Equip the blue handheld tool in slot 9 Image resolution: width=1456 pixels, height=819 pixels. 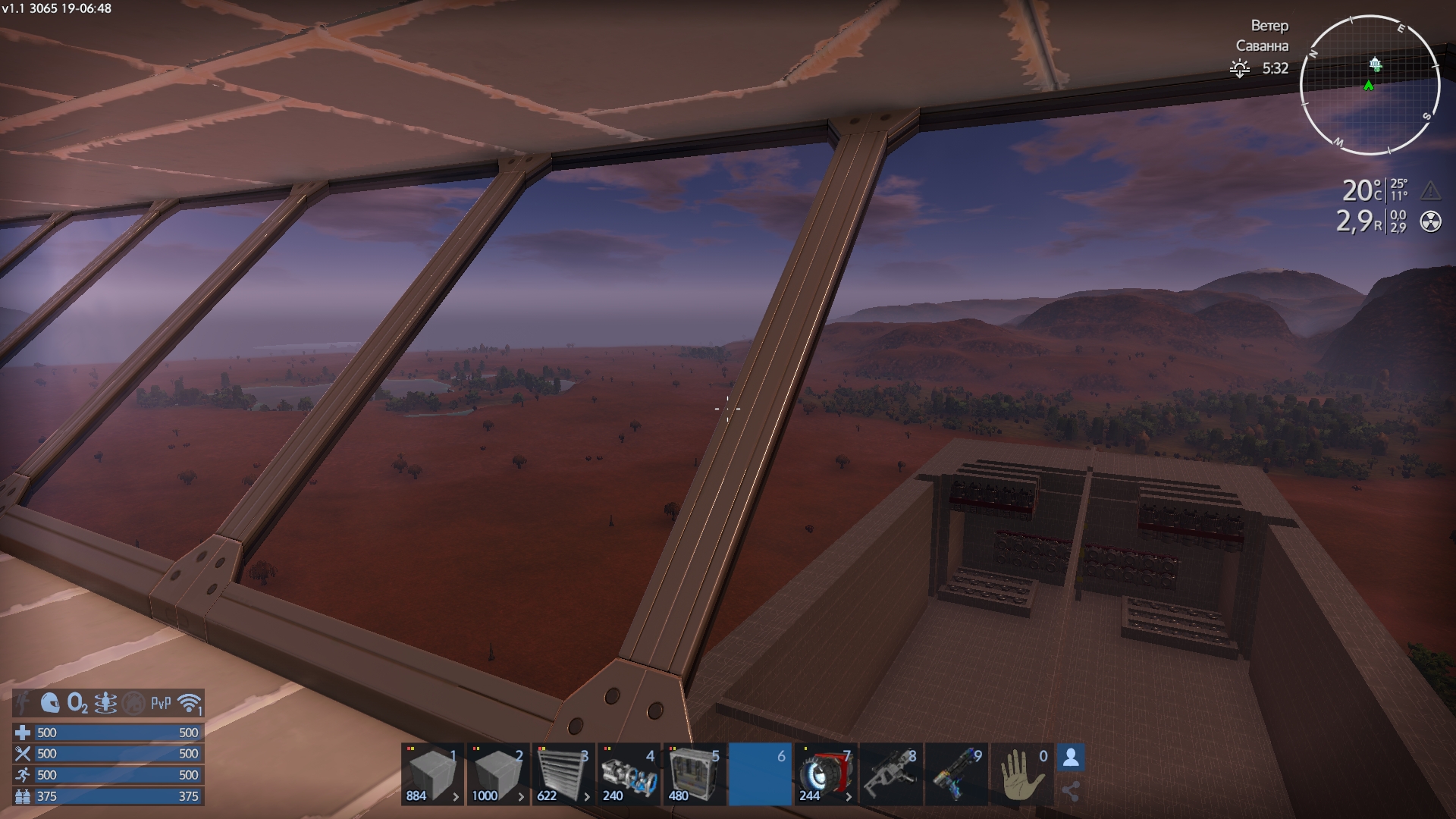click(x=955, y=773)
